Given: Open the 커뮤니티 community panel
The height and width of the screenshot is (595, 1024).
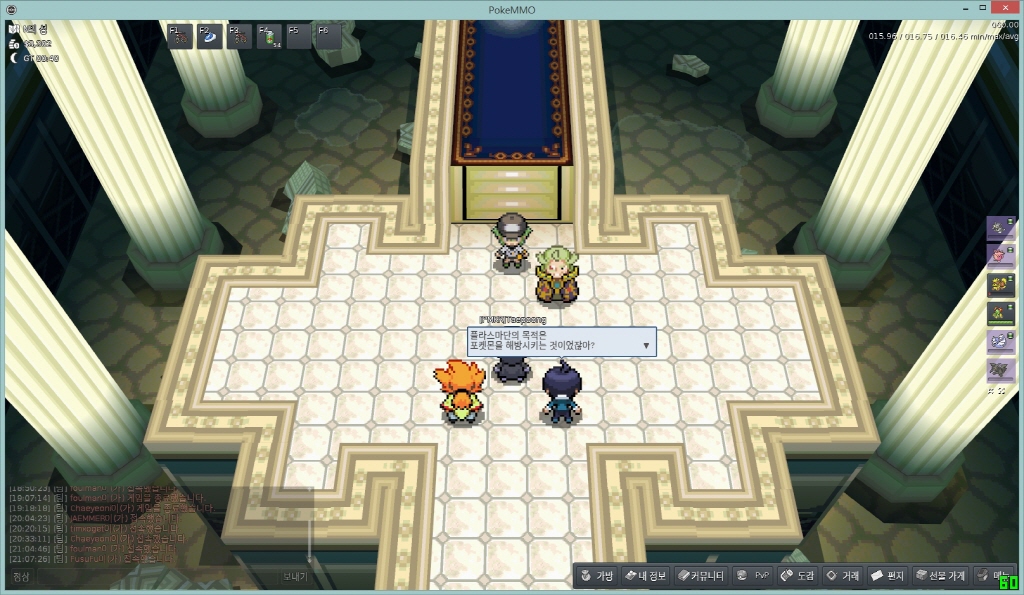Looking at the screenshot, I should (699, 576).
